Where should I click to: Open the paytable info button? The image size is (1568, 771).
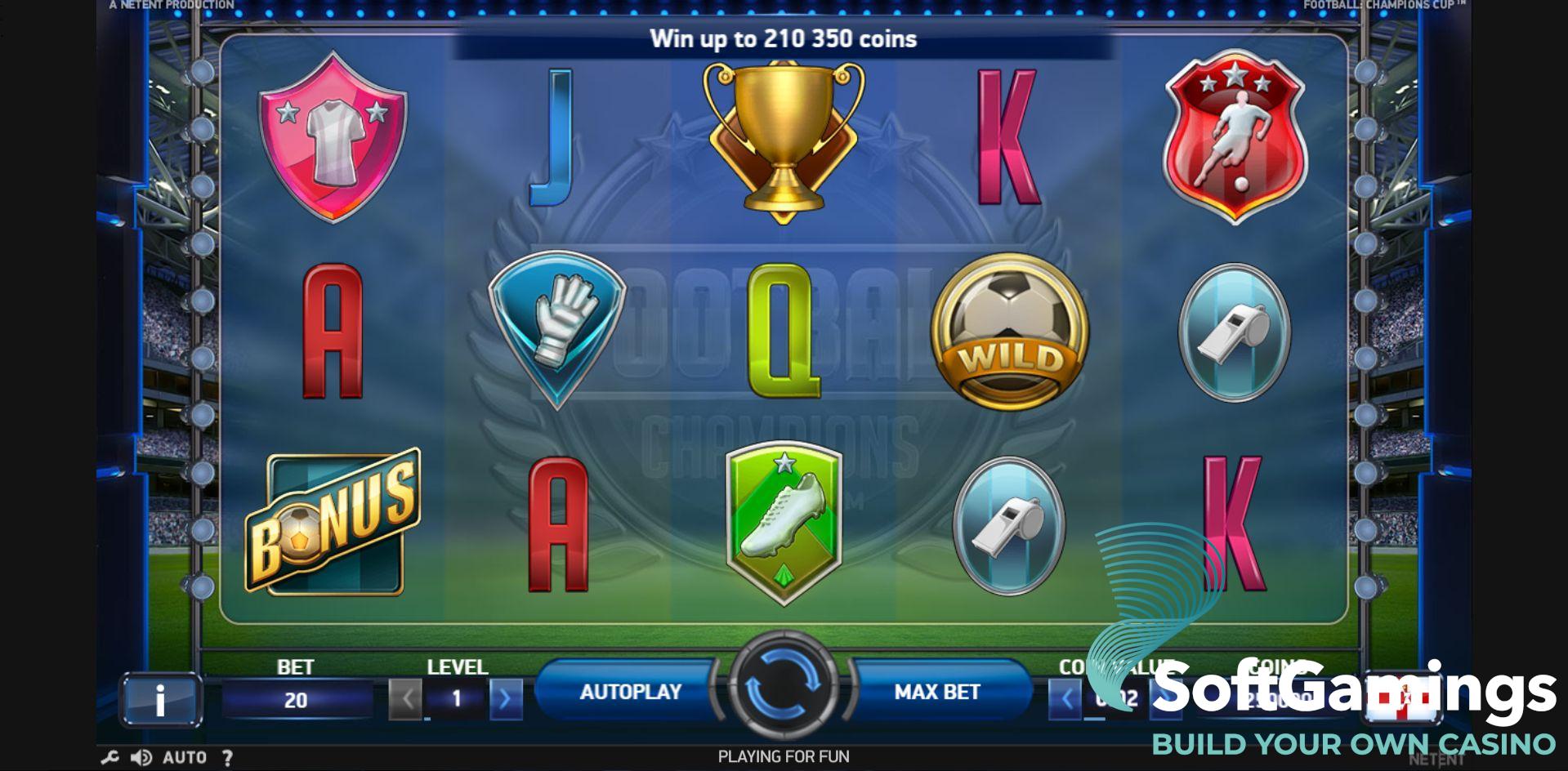pos(160,699)
